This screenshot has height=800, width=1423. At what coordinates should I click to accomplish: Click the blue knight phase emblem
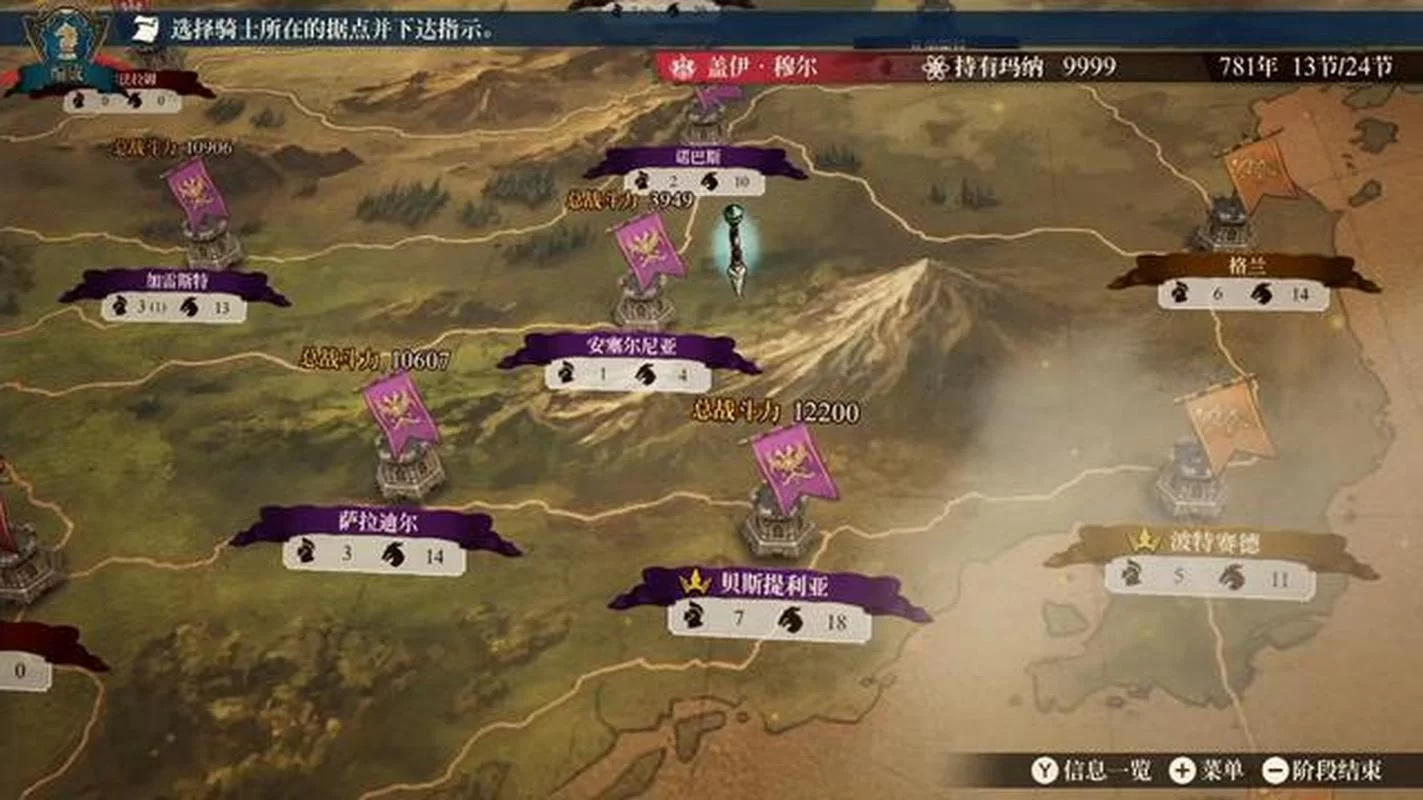(66, 43)
